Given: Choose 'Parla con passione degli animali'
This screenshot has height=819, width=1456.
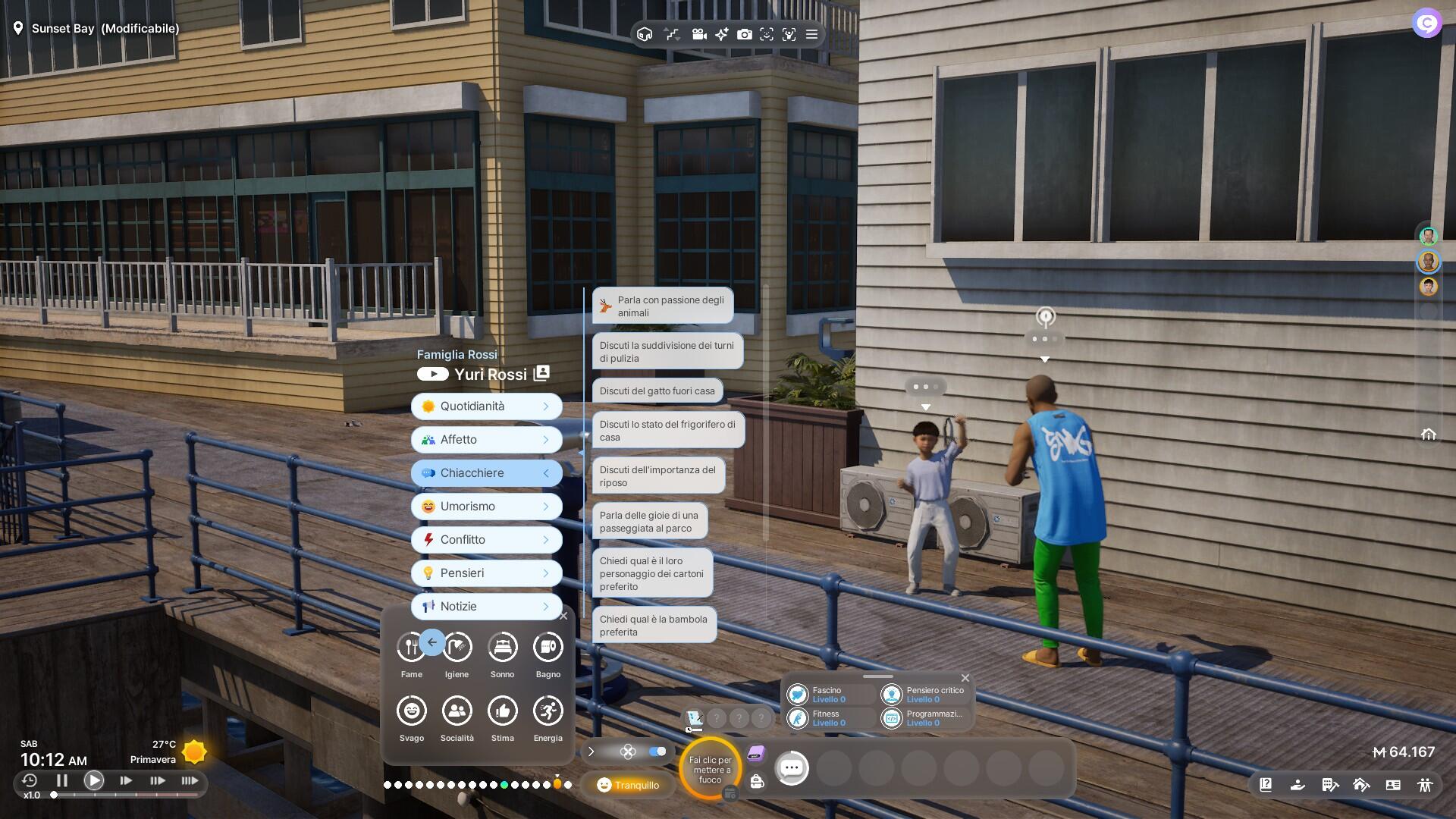Looking at the screenshot, I should point(662,306).
